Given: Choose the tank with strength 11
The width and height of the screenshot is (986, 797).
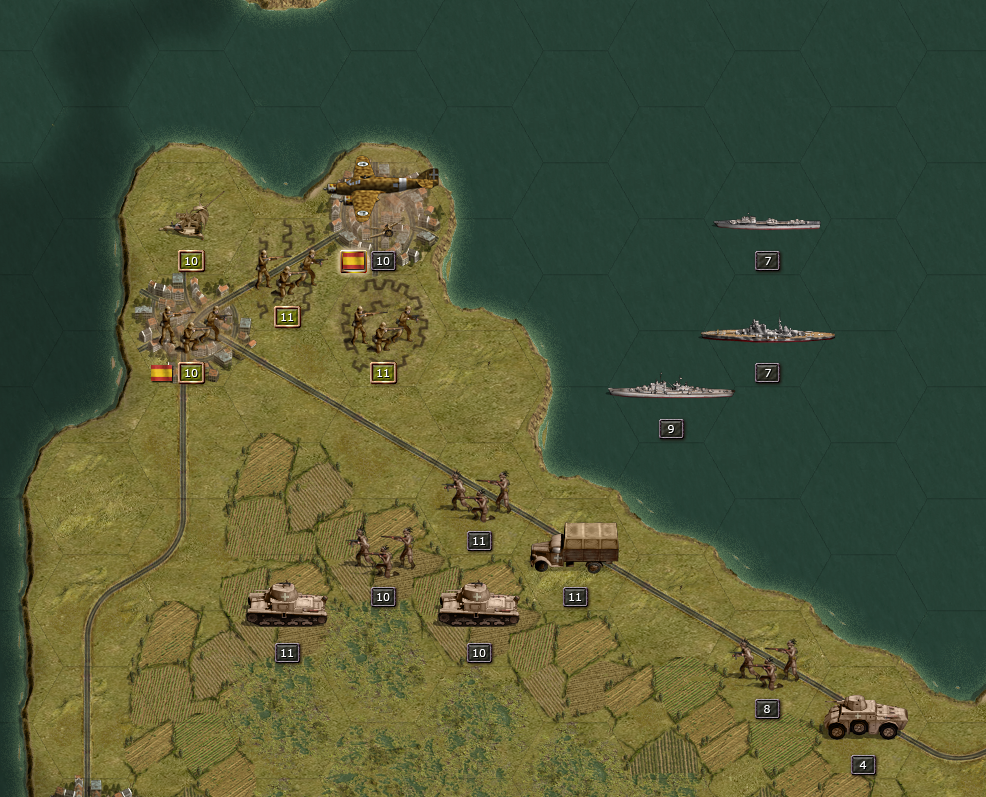Looking at the screenshot, I should pyautogui.click(x=287, y=604).
